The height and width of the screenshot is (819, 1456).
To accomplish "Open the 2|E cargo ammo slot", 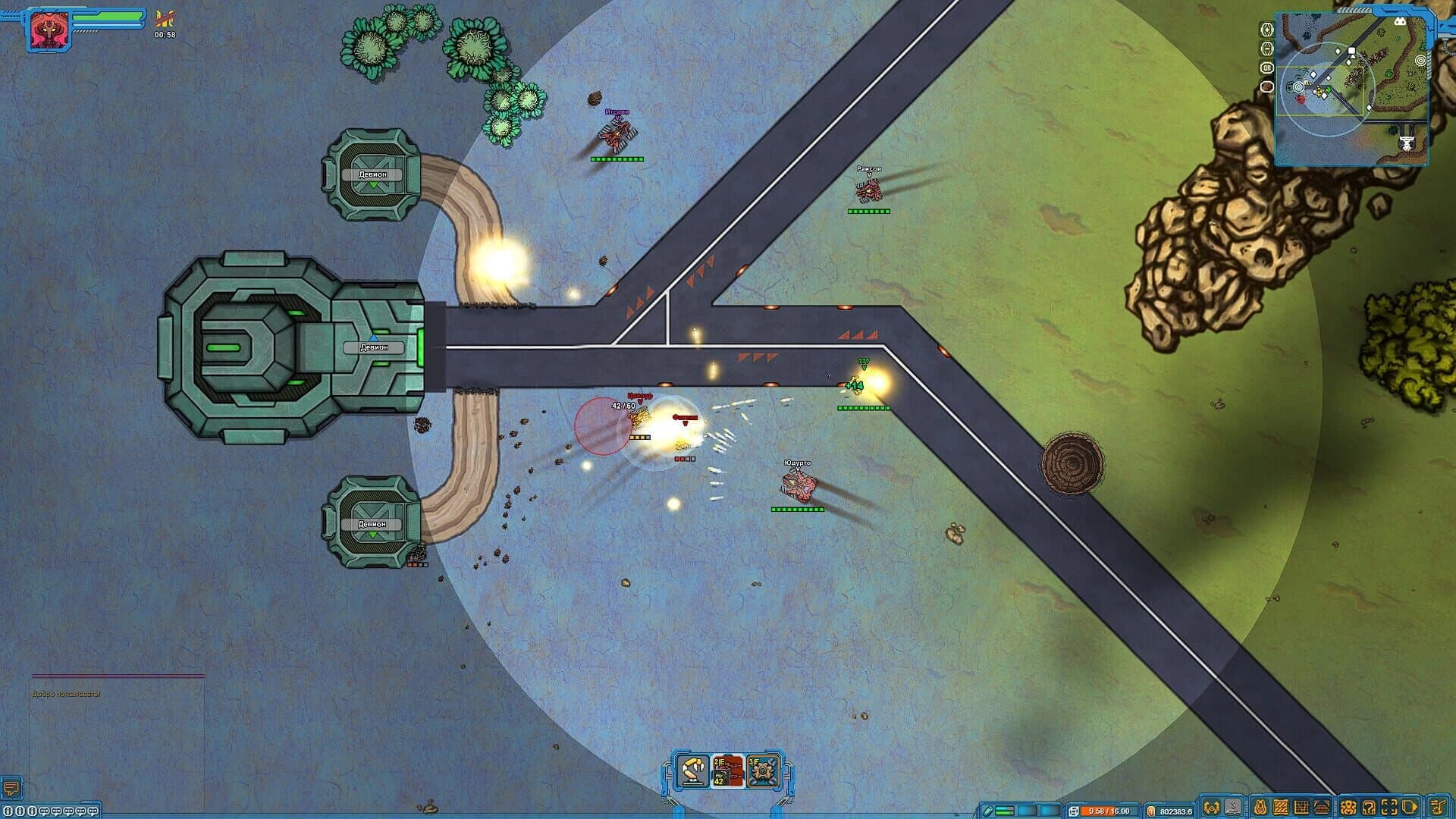I will click(x=726, y=772).
